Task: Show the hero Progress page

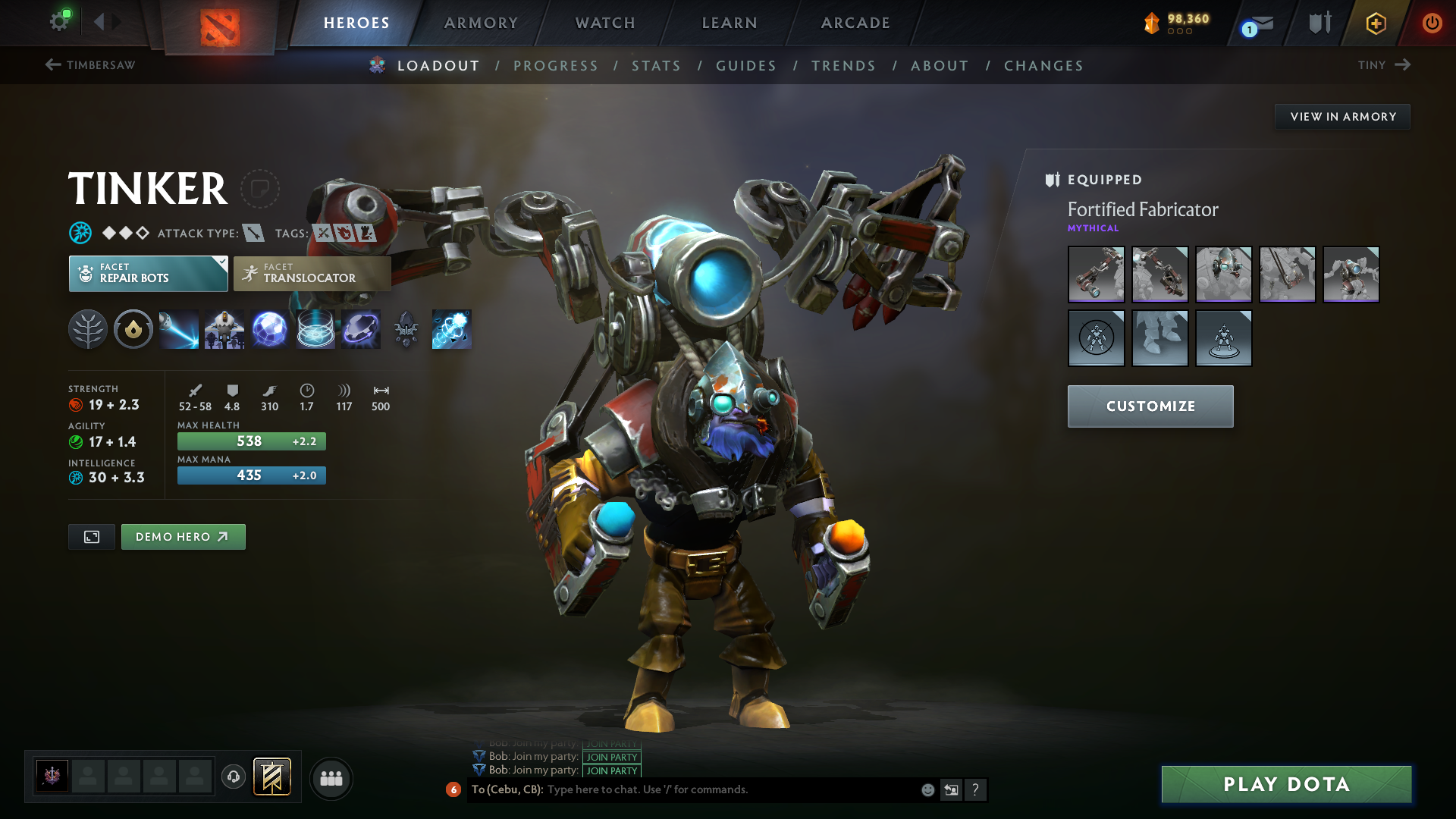Action: [x=556, y=66]
